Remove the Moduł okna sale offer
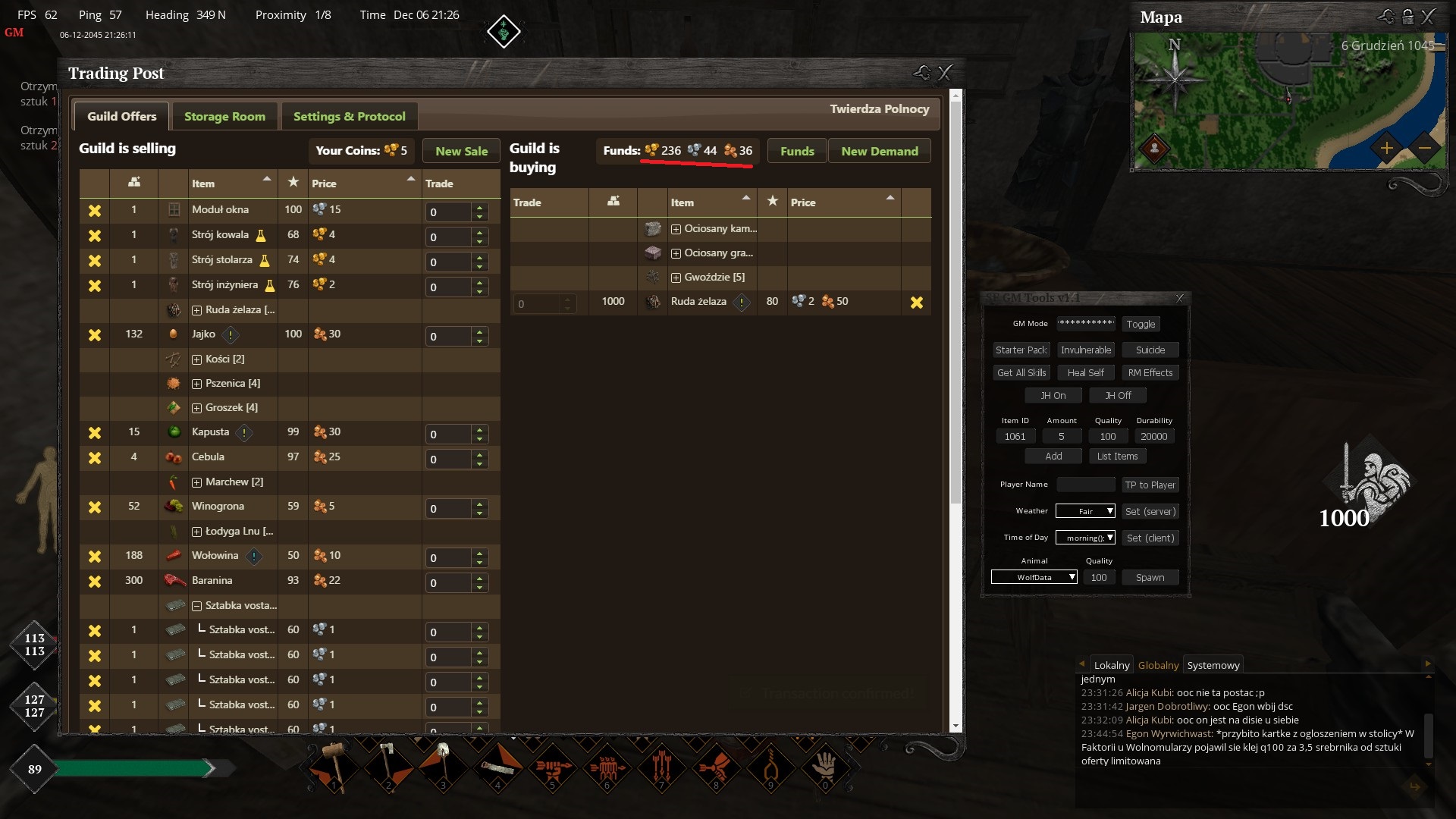The image size is (1456, 819). pos(95,211)
